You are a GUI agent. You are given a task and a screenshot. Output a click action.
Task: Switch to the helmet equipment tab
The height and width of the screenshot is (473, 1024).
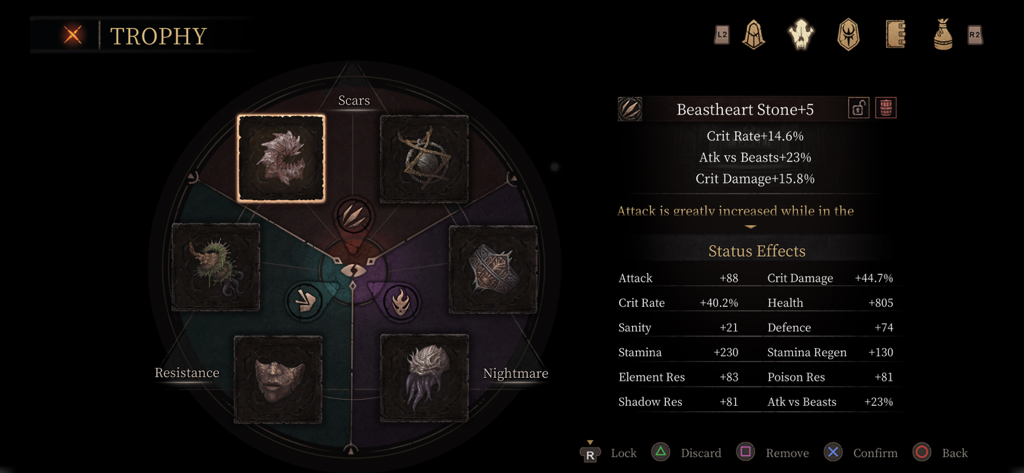[753, 35]
